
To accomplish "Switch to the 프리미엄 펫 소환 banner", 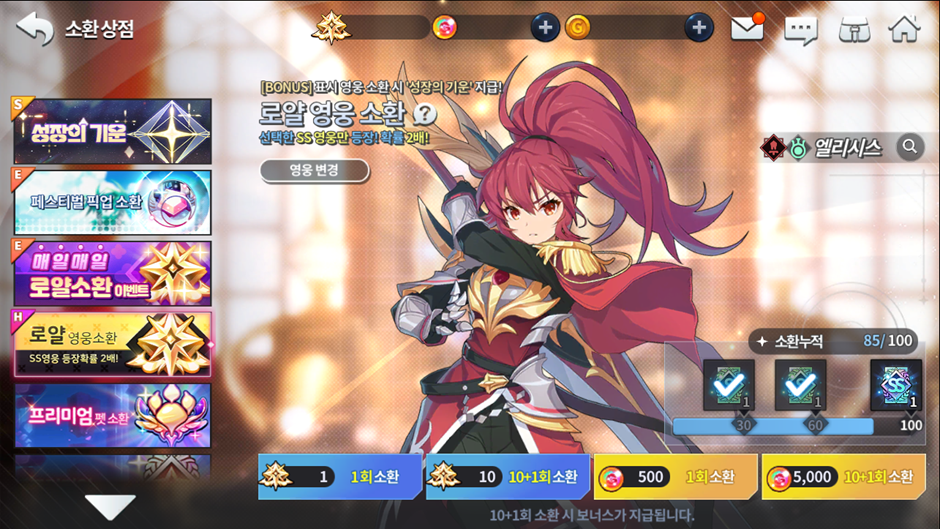I will (112, 415).
